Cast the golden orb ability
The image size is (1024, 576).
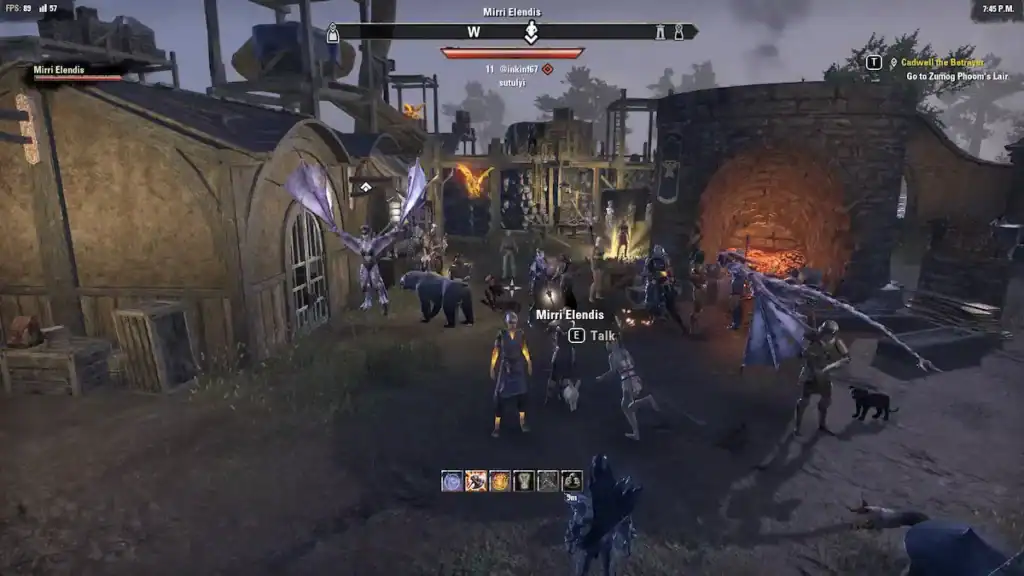tap(500, 481)
